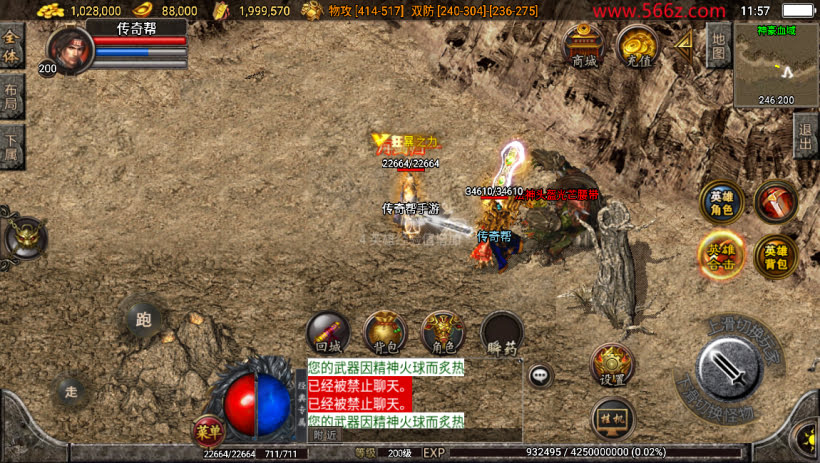Toggle 挂机 auto-combat
The image size is (820, 463).
pyautogui.click(x=612, y=417)
